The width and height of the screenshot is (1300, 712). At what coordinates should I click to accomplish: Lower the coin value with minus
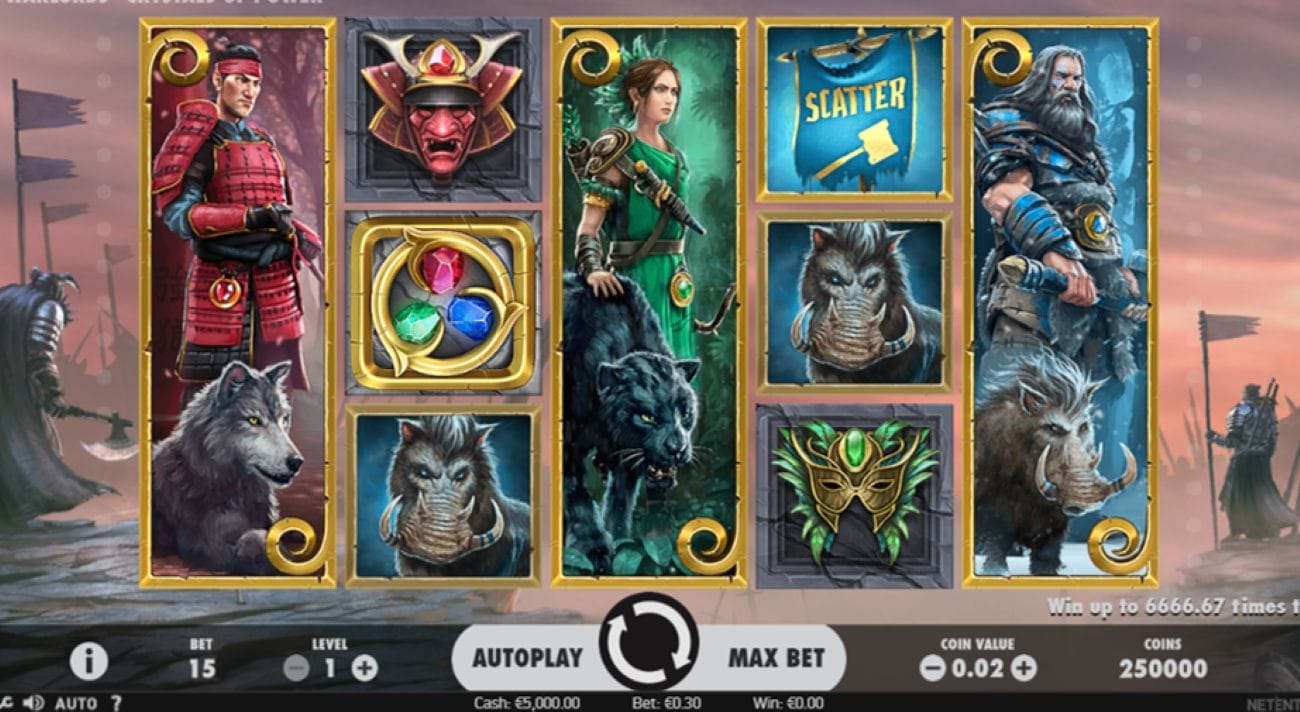pyautogui.click(x=932, y=669)
